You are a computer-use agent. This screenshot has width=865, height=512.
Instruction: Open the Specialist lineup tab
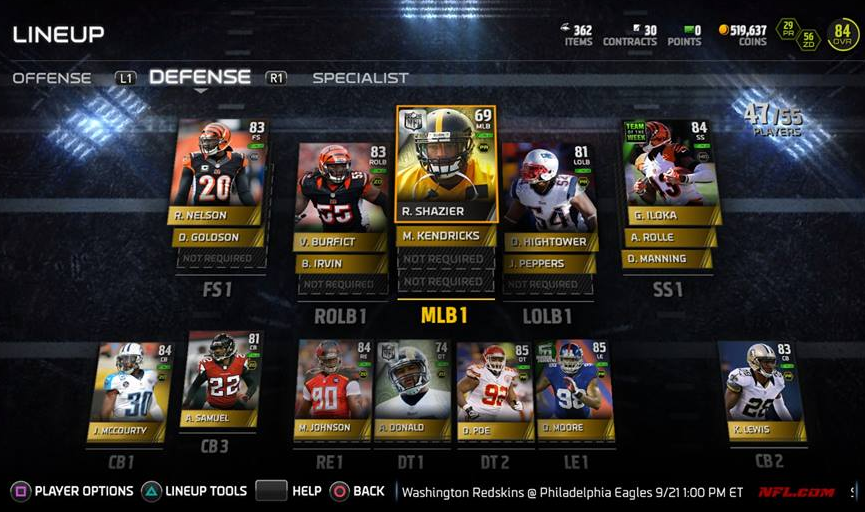(360, 78)
